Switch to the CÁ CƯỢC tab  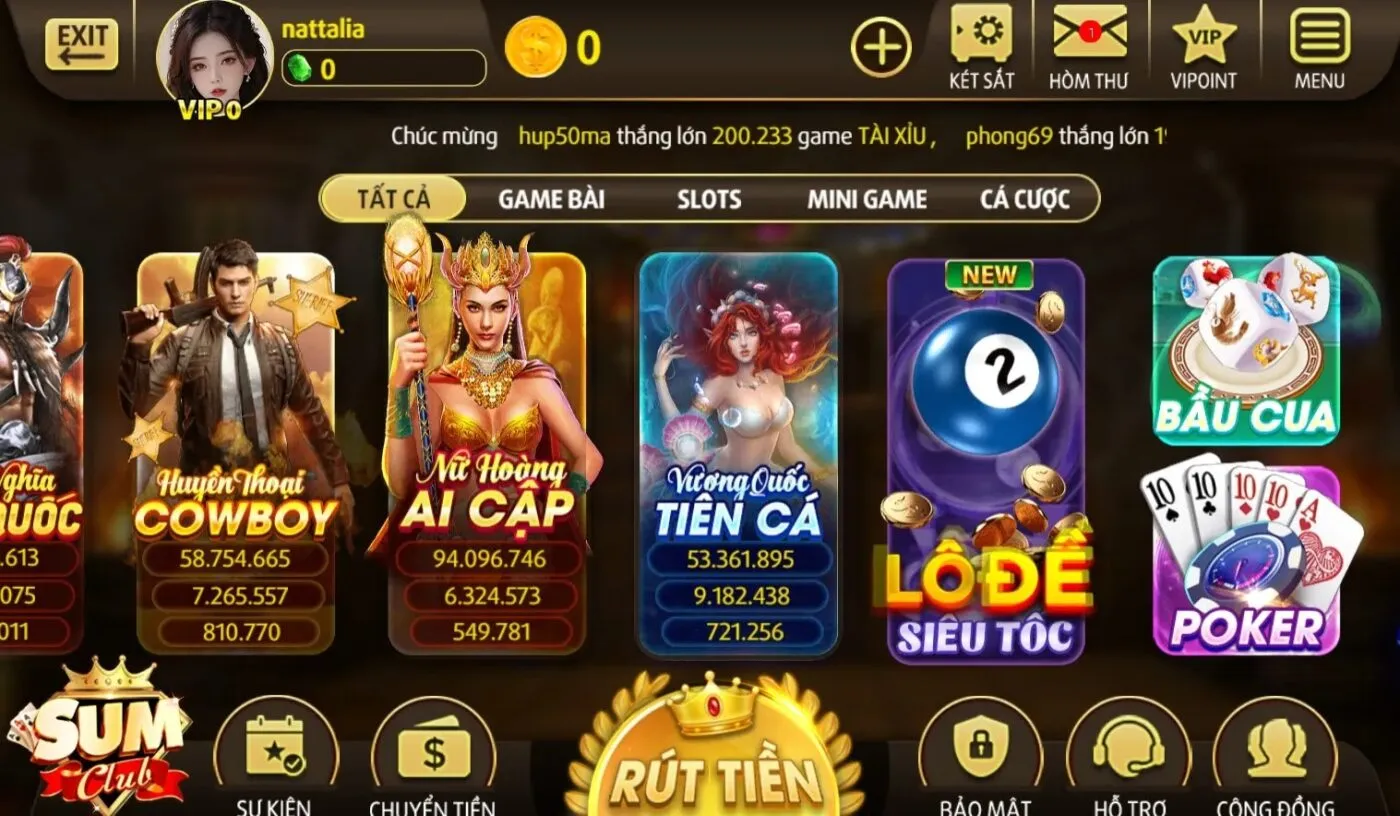click(1025, 199)
